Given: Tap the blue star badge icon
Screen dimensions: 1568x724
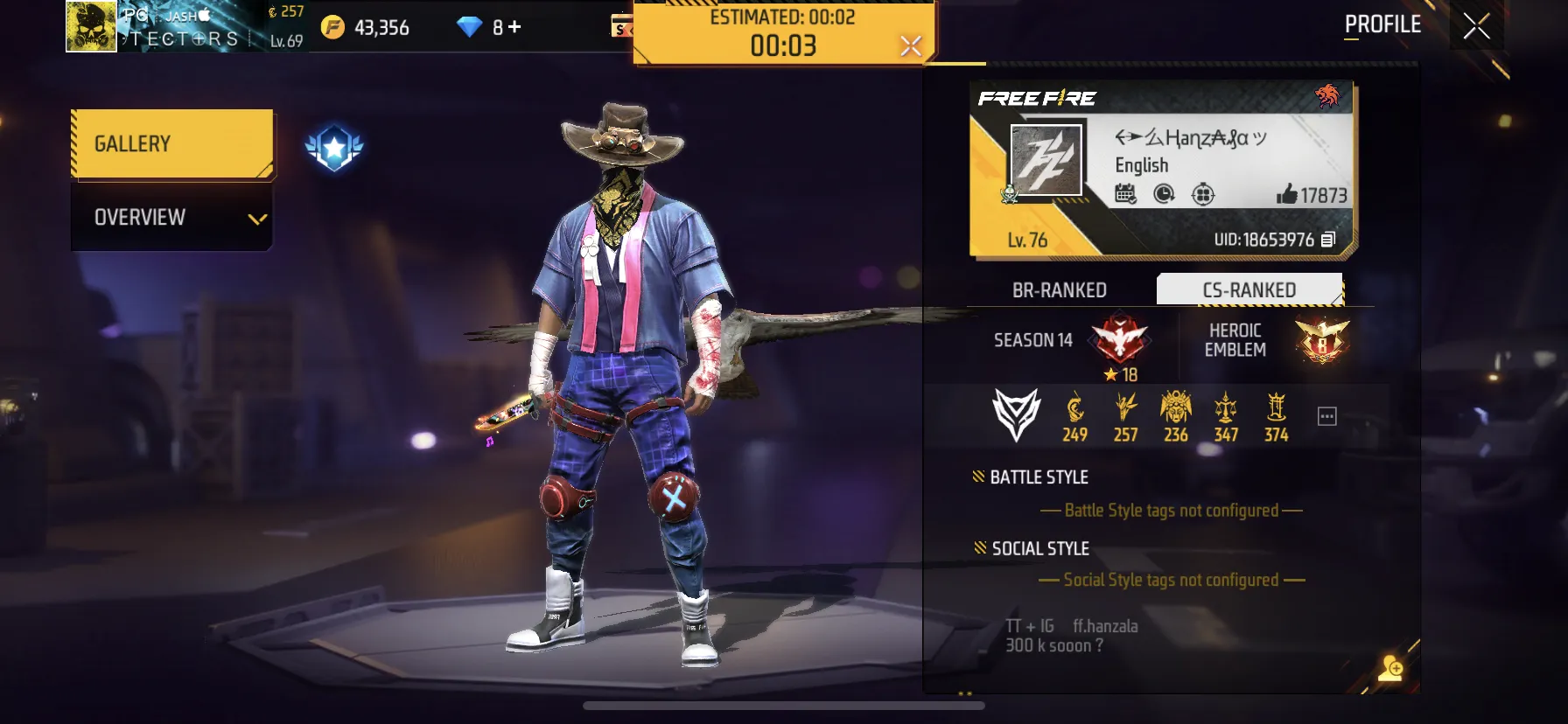Looking at the screenshot, I should [x=334, y=148].
